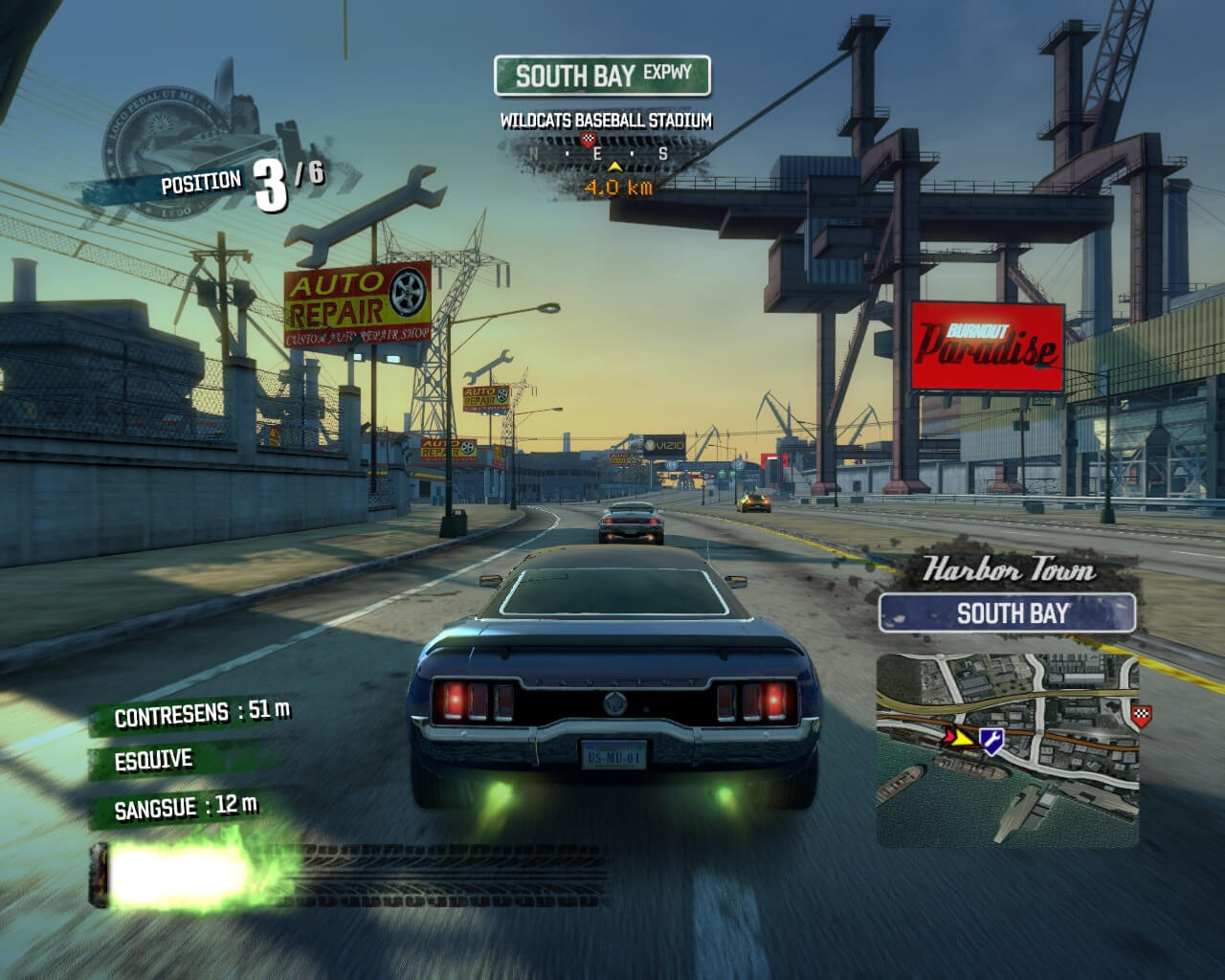Expand the SOUTH BAY EXPWY street sign
The image size is (1225, 980).
tap(603, 75)
